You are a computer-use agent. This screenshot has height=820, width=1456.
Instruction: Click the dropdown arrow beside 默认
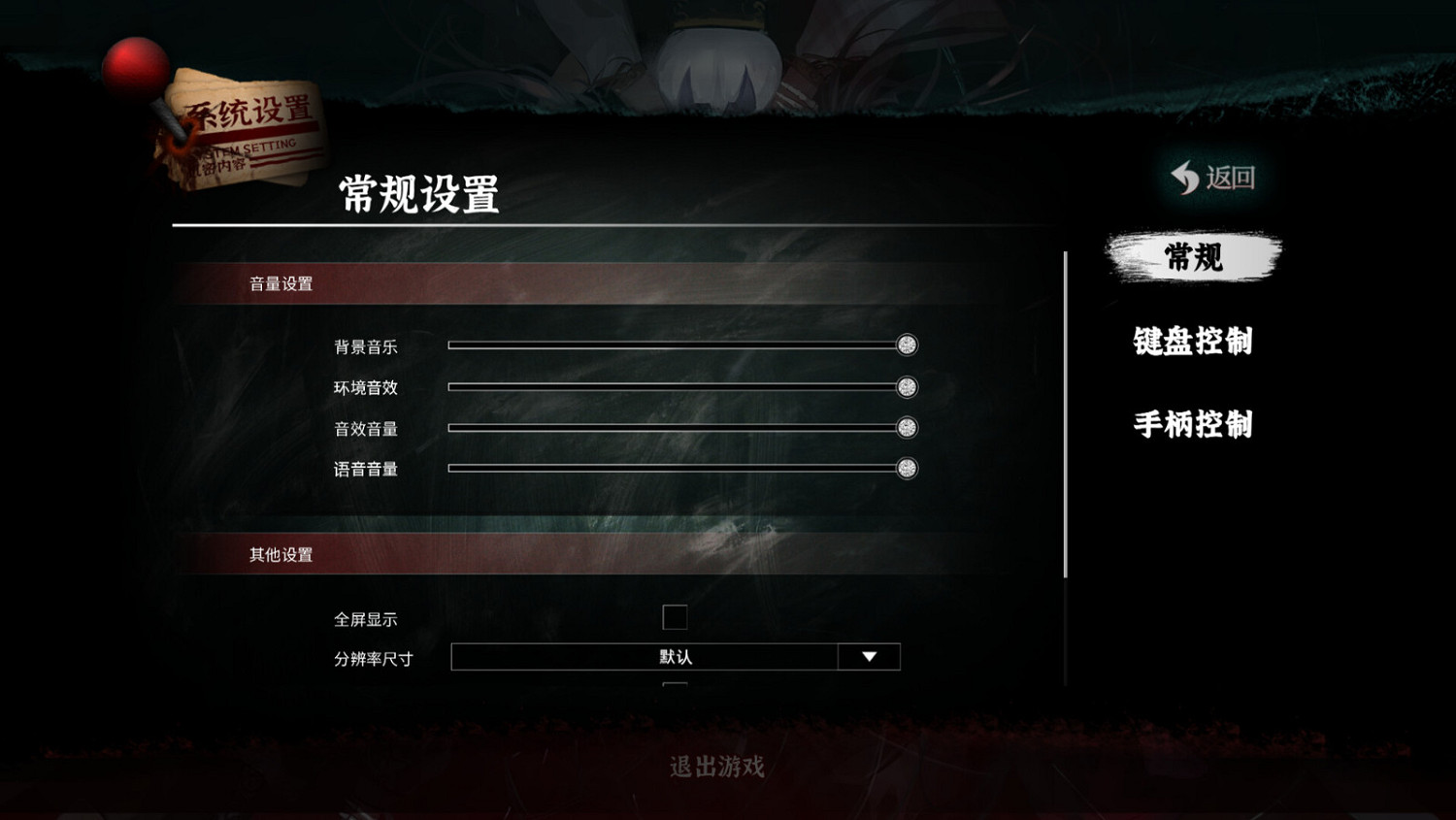[868, 656]
